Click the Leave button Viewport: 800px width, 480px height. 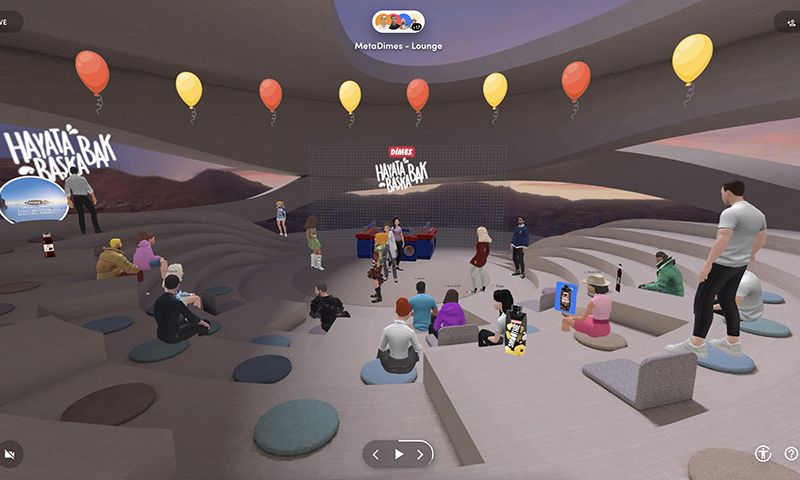point(8,21)
